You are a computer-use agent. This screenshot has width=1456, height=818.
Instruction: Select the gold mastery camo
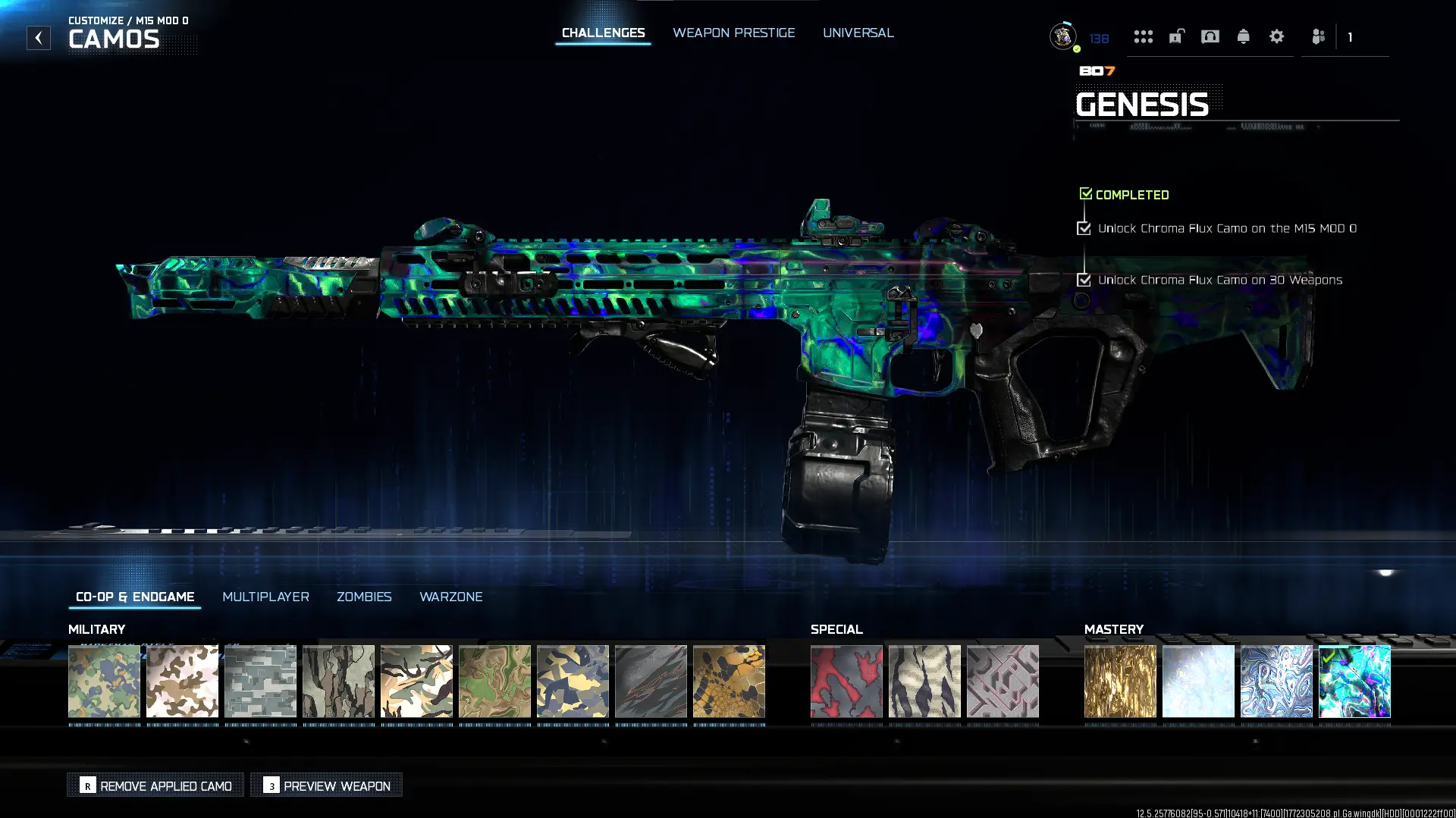click(x=1120, y=681)
